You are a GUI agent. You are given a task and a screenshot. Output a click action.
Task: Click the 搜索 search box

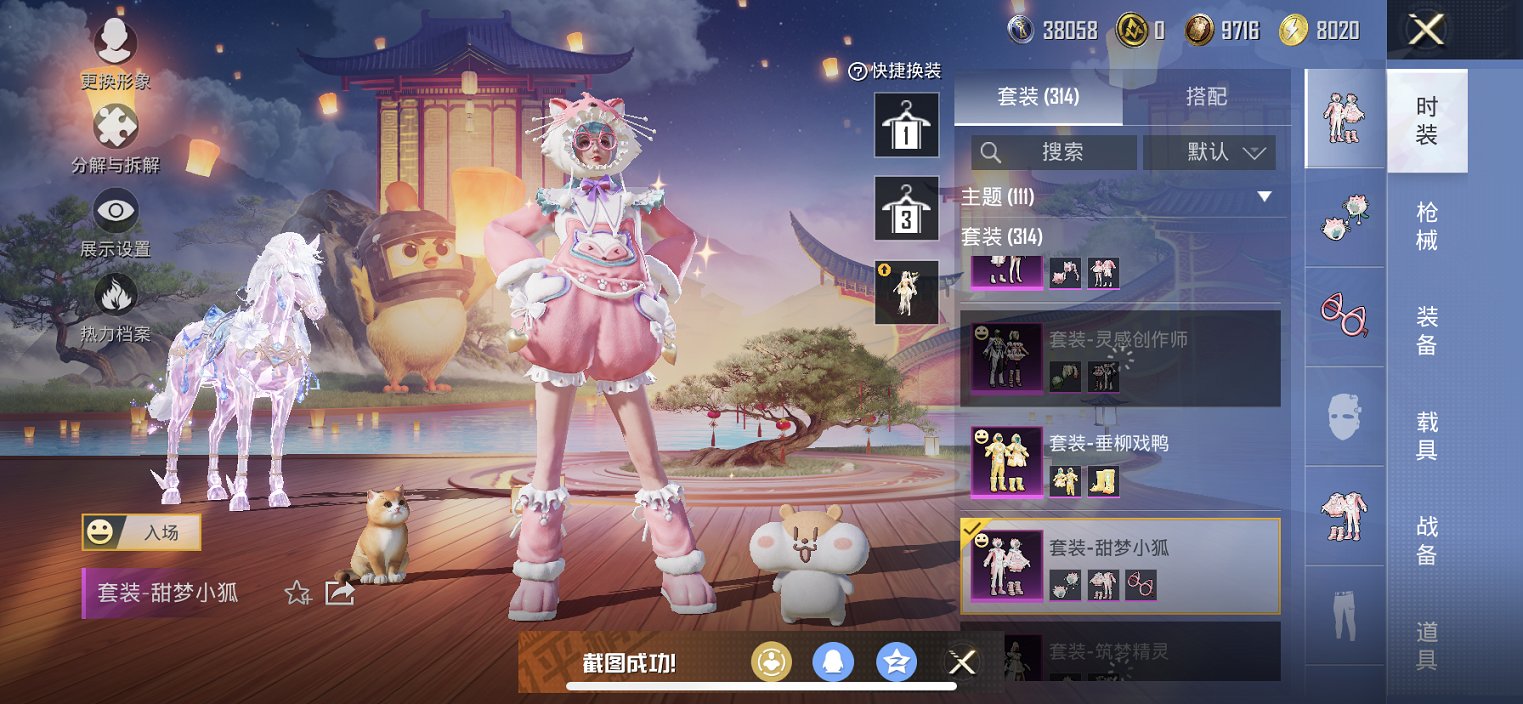point(1054,152)
